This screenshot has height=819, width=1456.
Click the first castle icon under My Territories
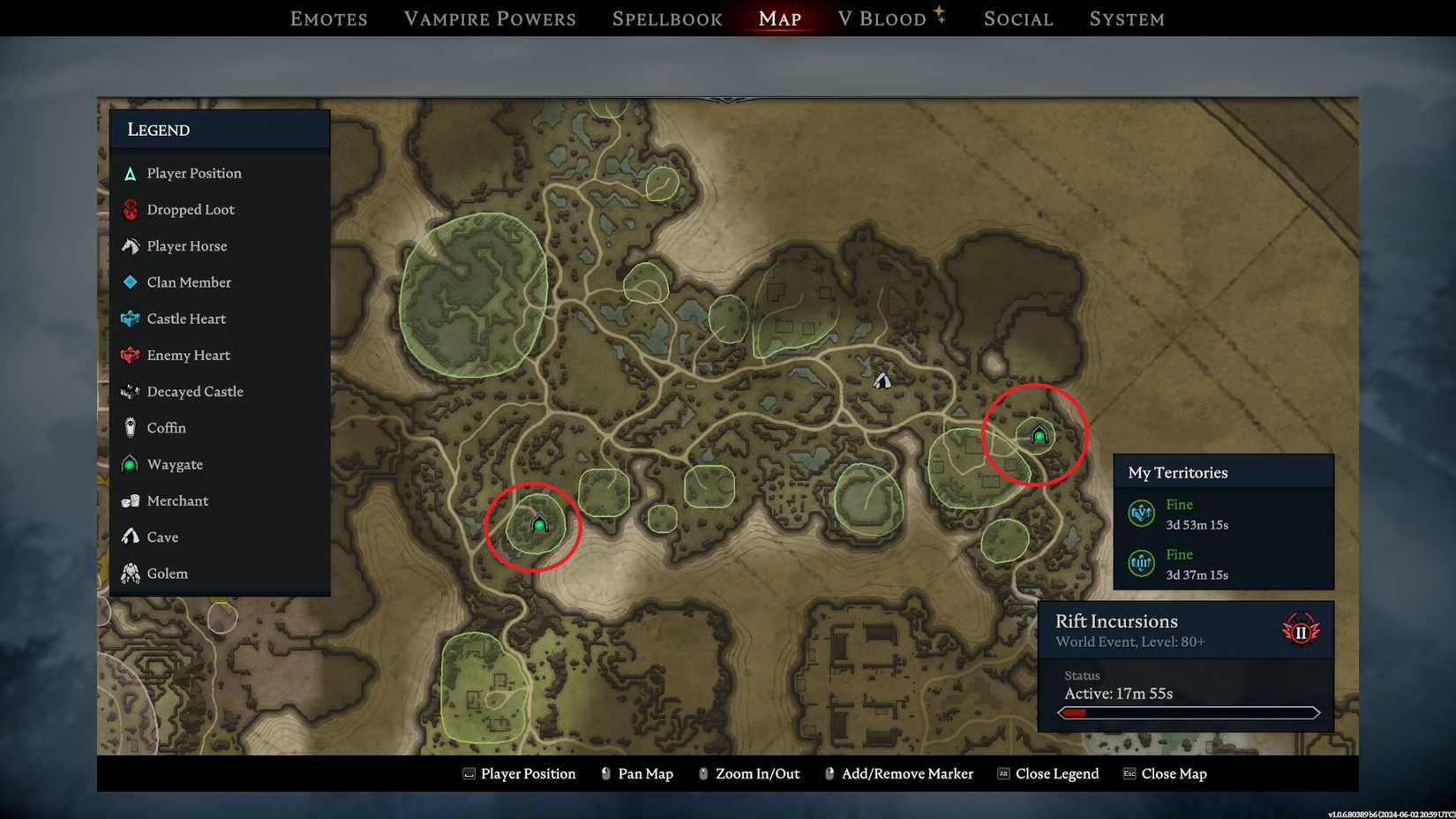1141,513
